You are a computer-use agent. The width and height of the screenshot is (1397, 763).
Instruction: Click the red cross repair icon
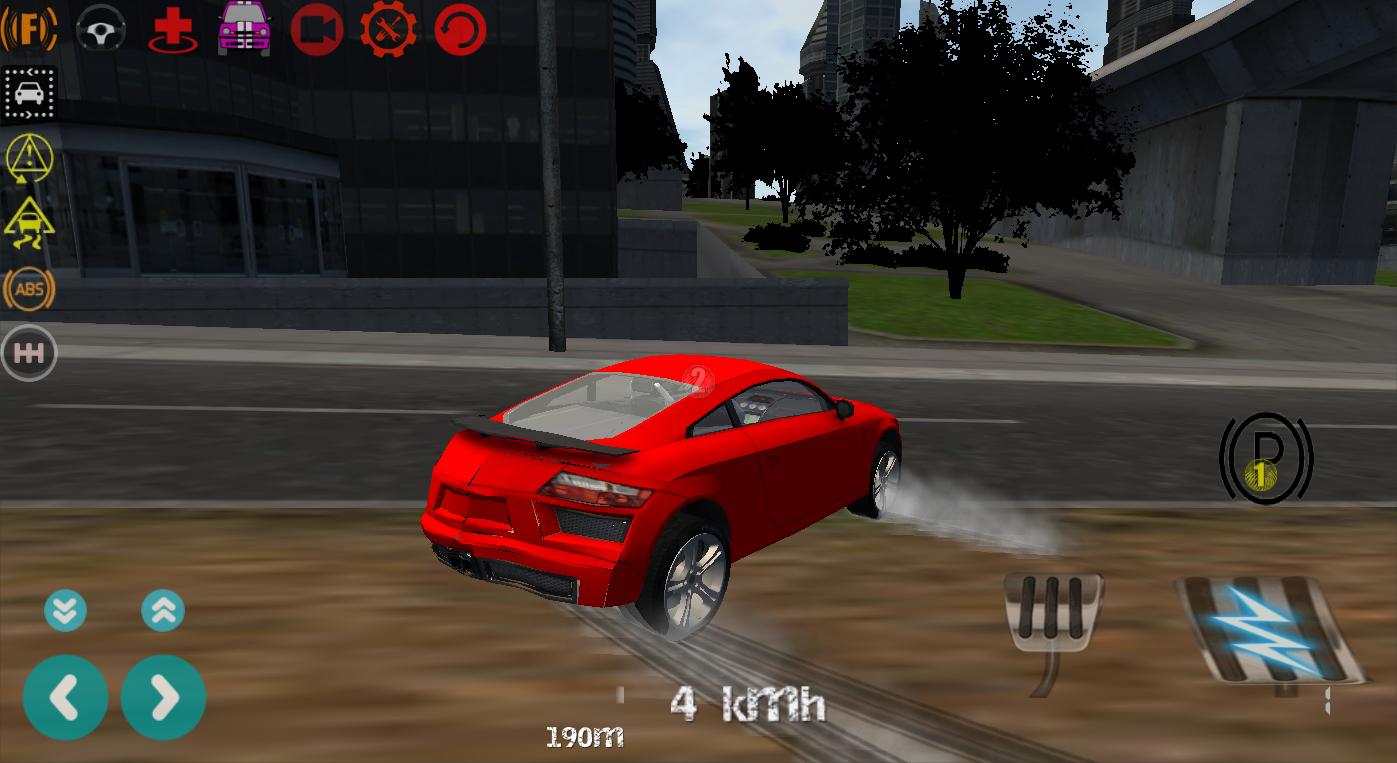coord(172,28)
